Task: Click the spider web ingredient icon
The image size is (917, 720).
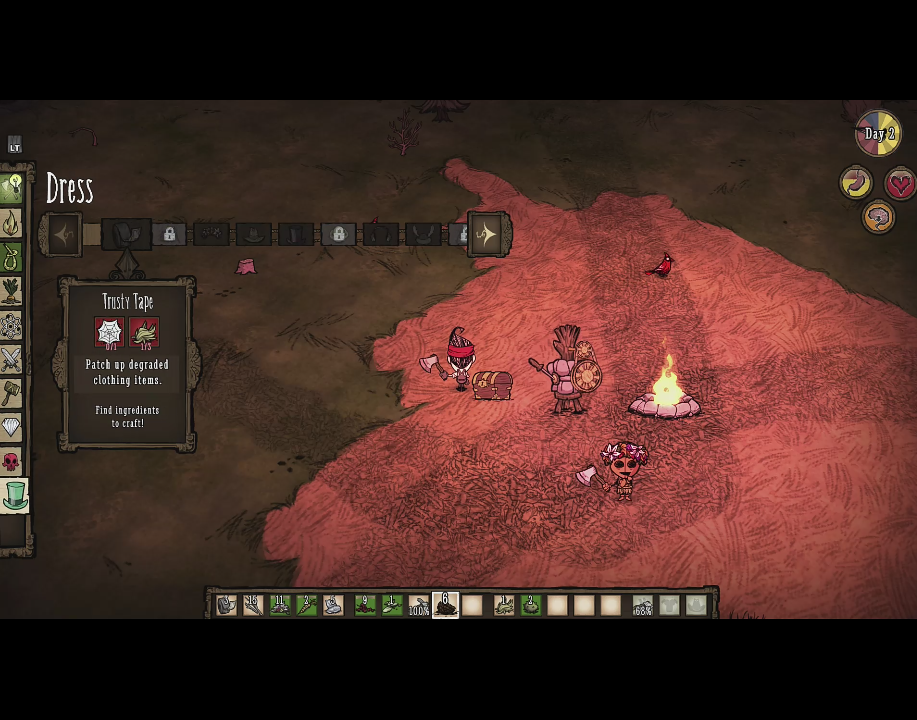Action: point(109,333)
